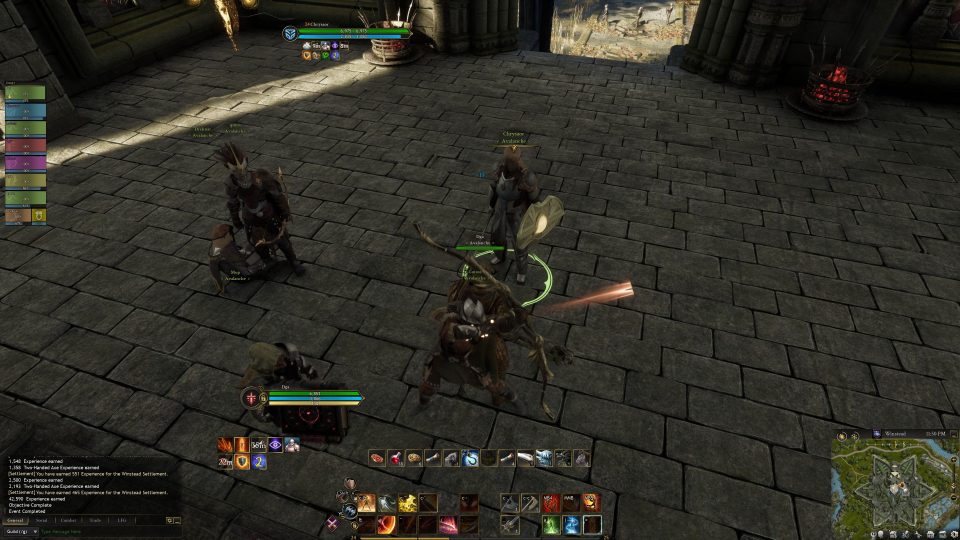Click Chrysaor's target frame emblem

tap(289, 34)
